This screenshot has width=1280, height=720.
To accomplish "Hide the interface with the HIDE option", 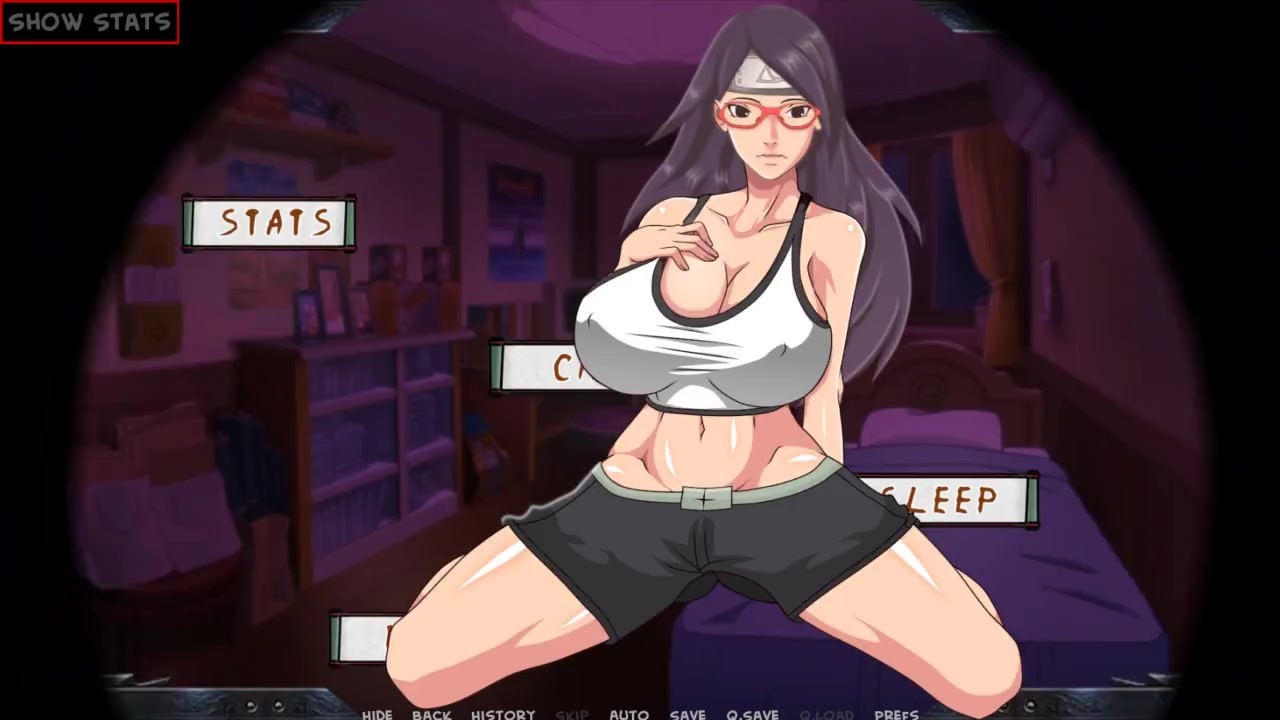I will [376, 714].
